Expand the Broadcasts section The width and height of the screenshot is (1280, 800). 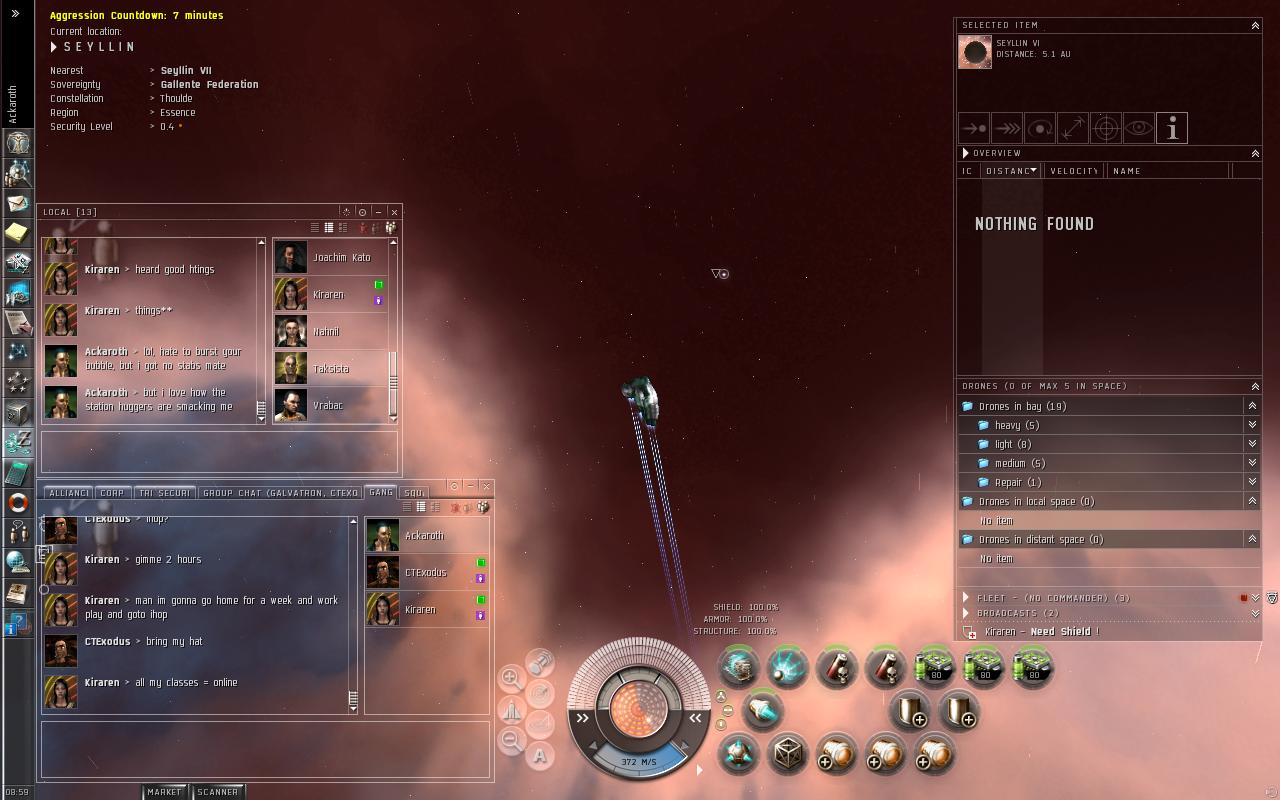966,613
